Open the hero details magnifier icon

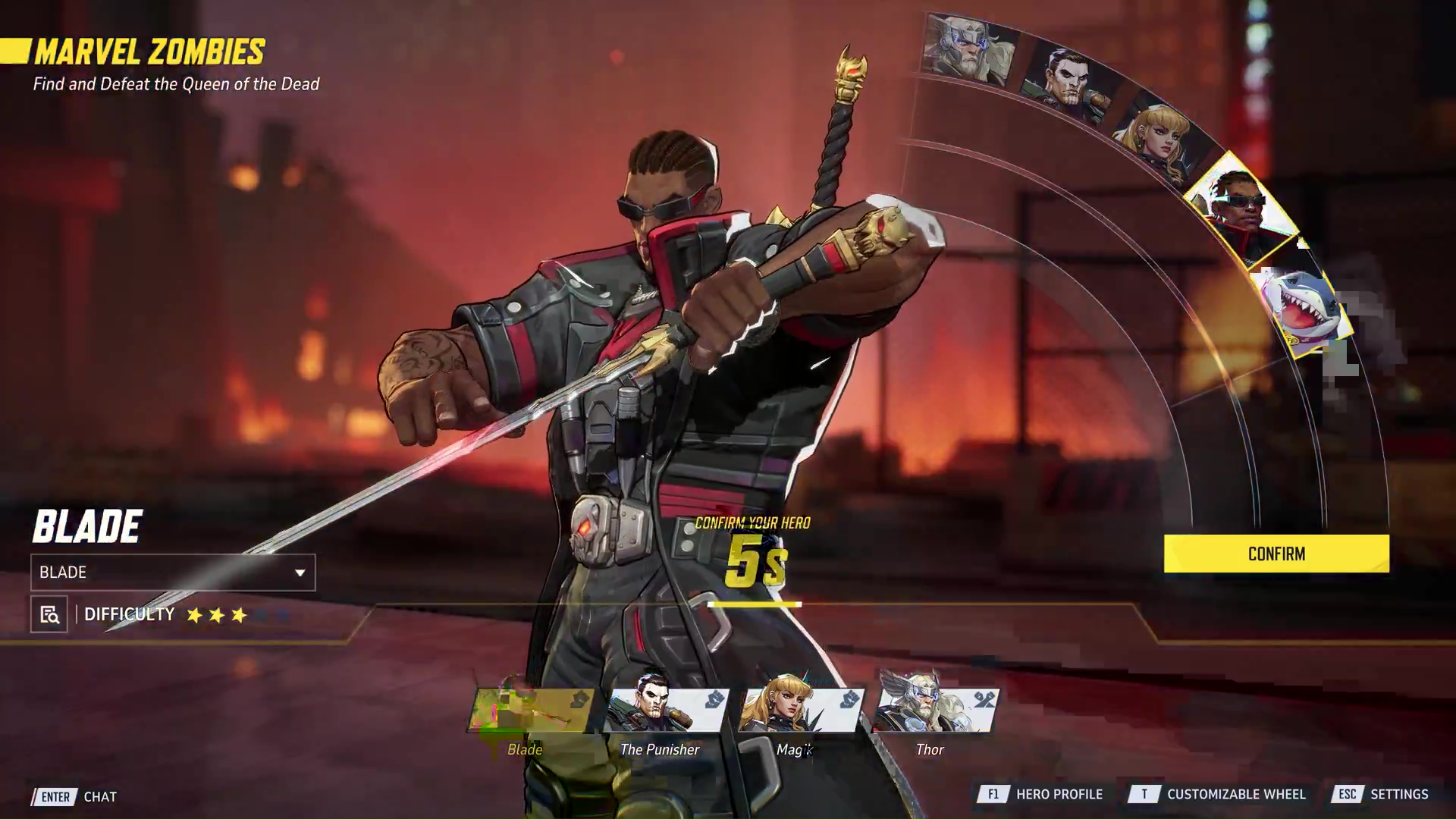(x=49, y=614)
